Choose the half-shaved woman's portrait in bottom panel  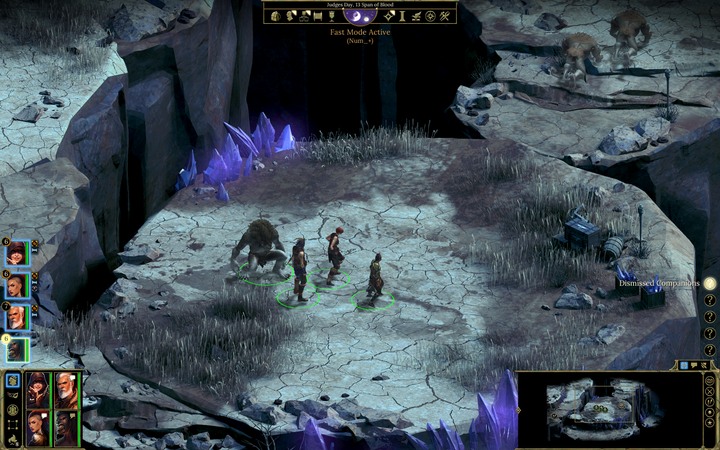[x=37, y=425]
